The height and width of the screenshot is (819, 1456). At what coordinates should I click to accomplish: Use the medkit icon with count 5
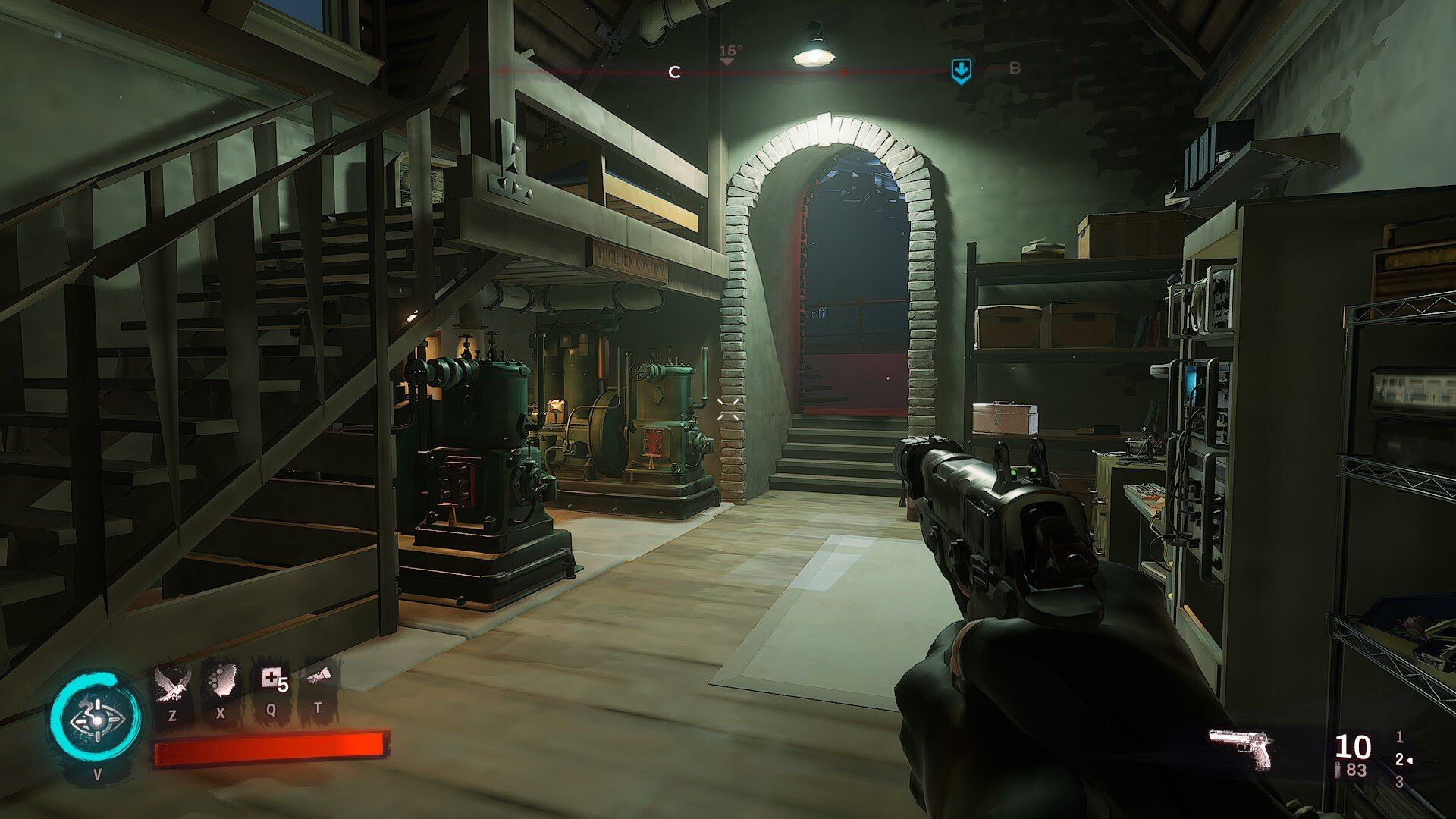pyautogui.click(x=271, y=679)
